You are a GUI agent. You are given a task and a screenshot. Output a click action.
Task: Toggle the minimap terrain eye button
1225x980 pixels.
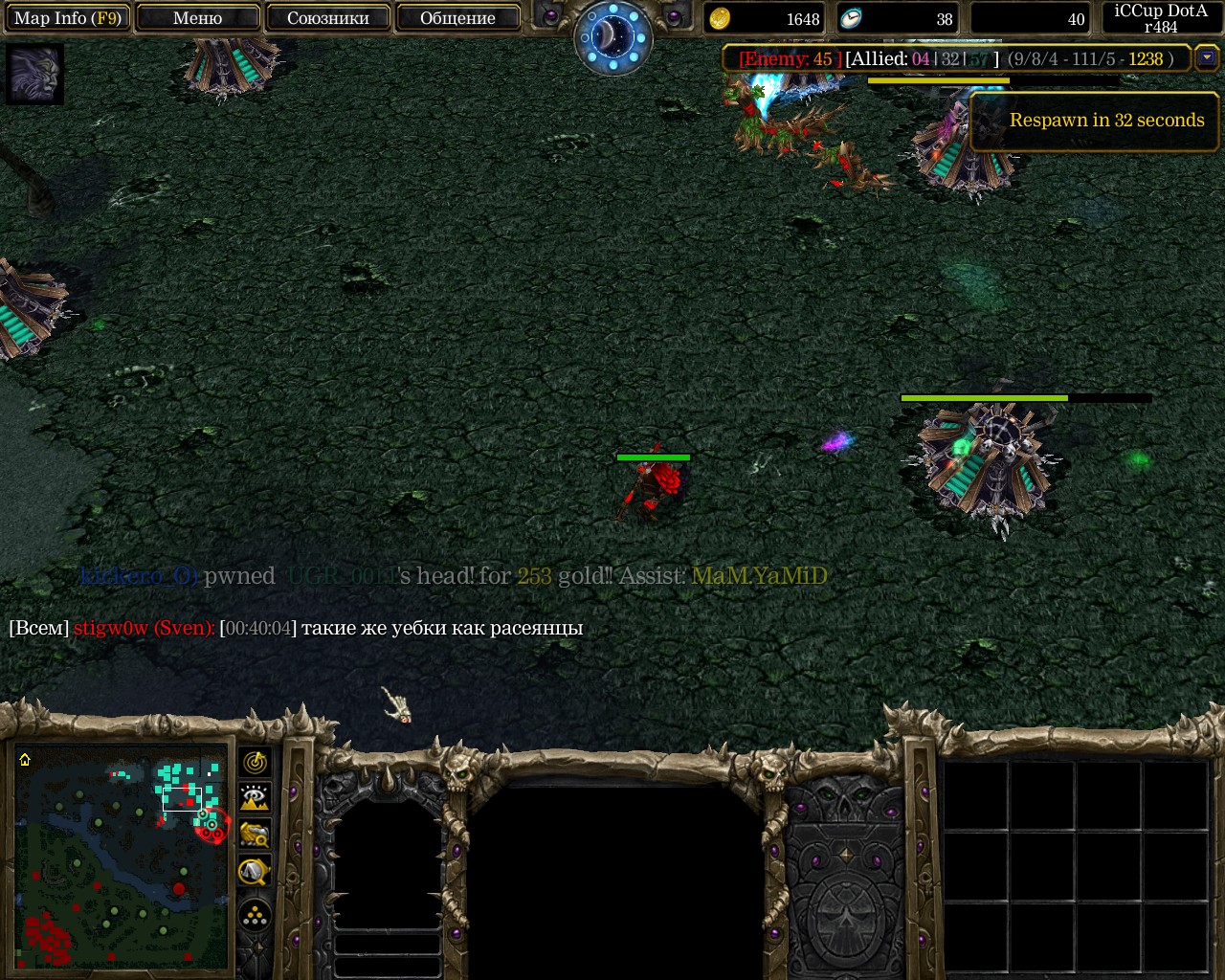click(x=255, y=798)
